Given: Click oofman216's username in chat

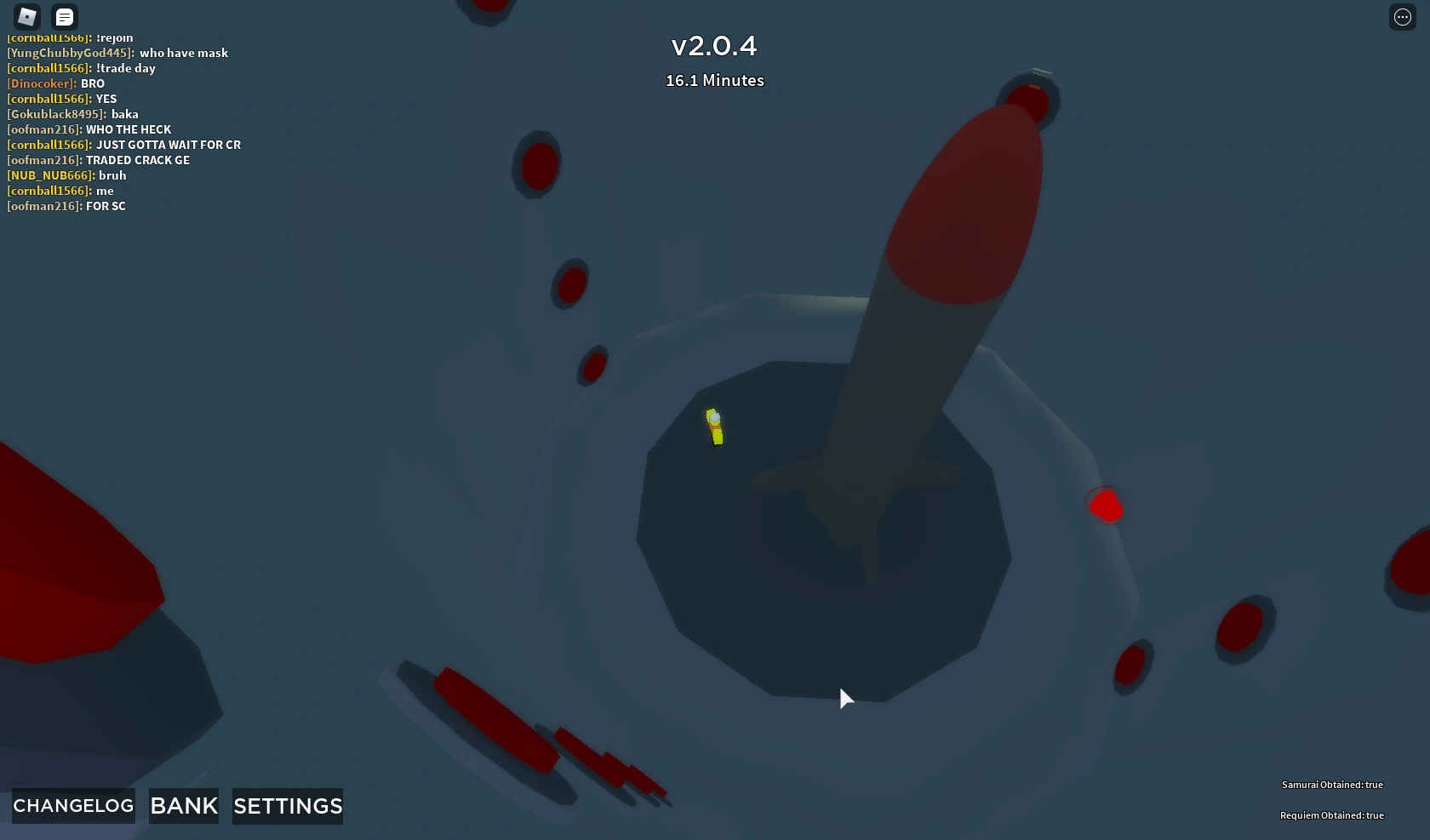Looking at the screenshot, I should 44,129.
